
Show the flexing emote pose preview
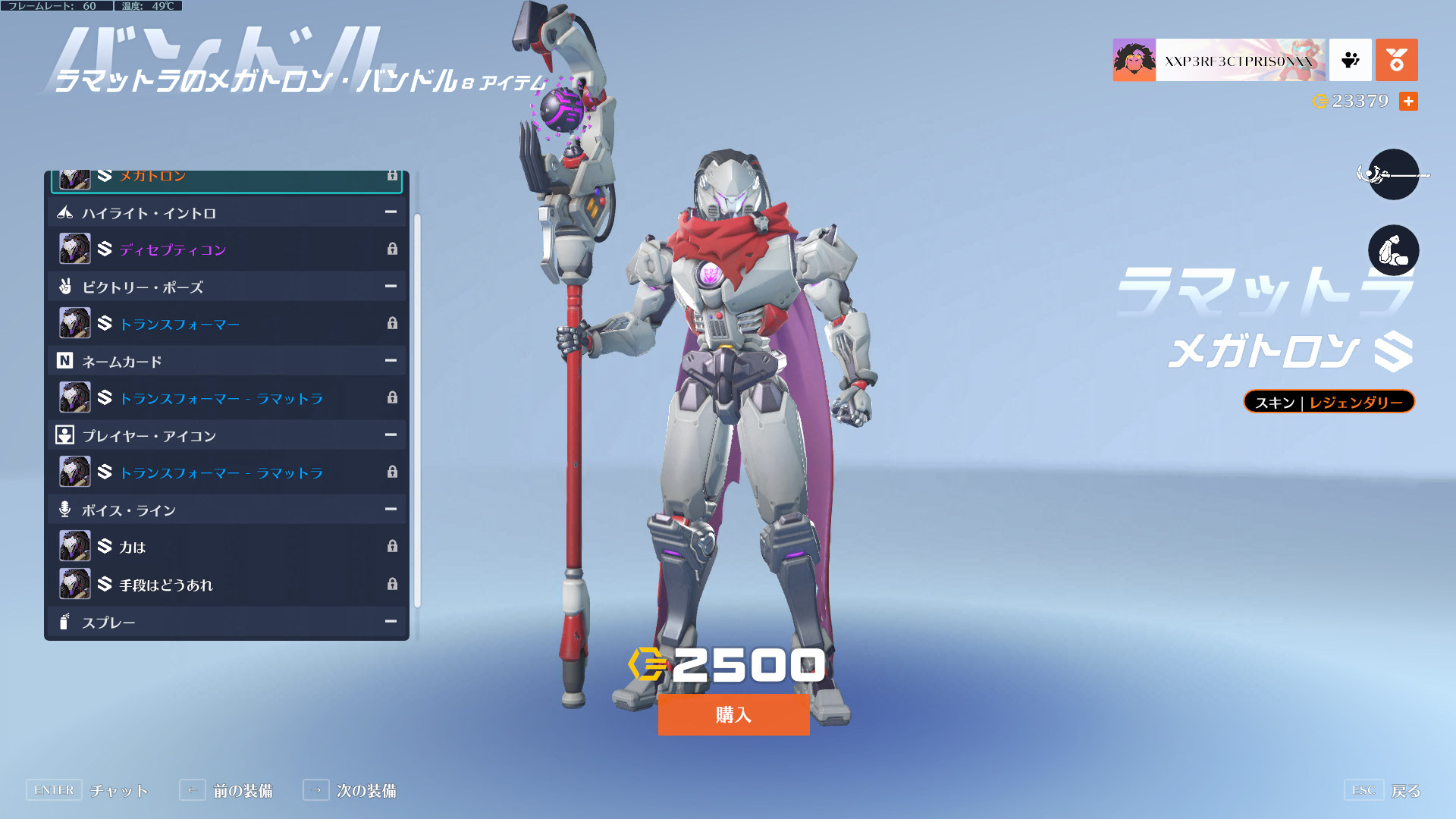[1393, 250]
